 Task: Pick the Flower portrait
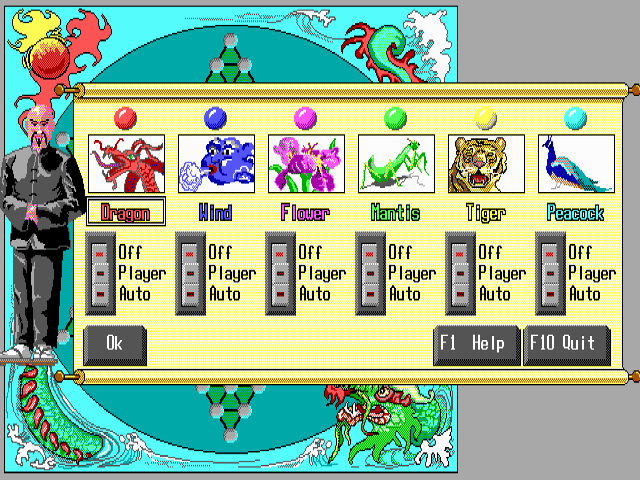(306, 164)
